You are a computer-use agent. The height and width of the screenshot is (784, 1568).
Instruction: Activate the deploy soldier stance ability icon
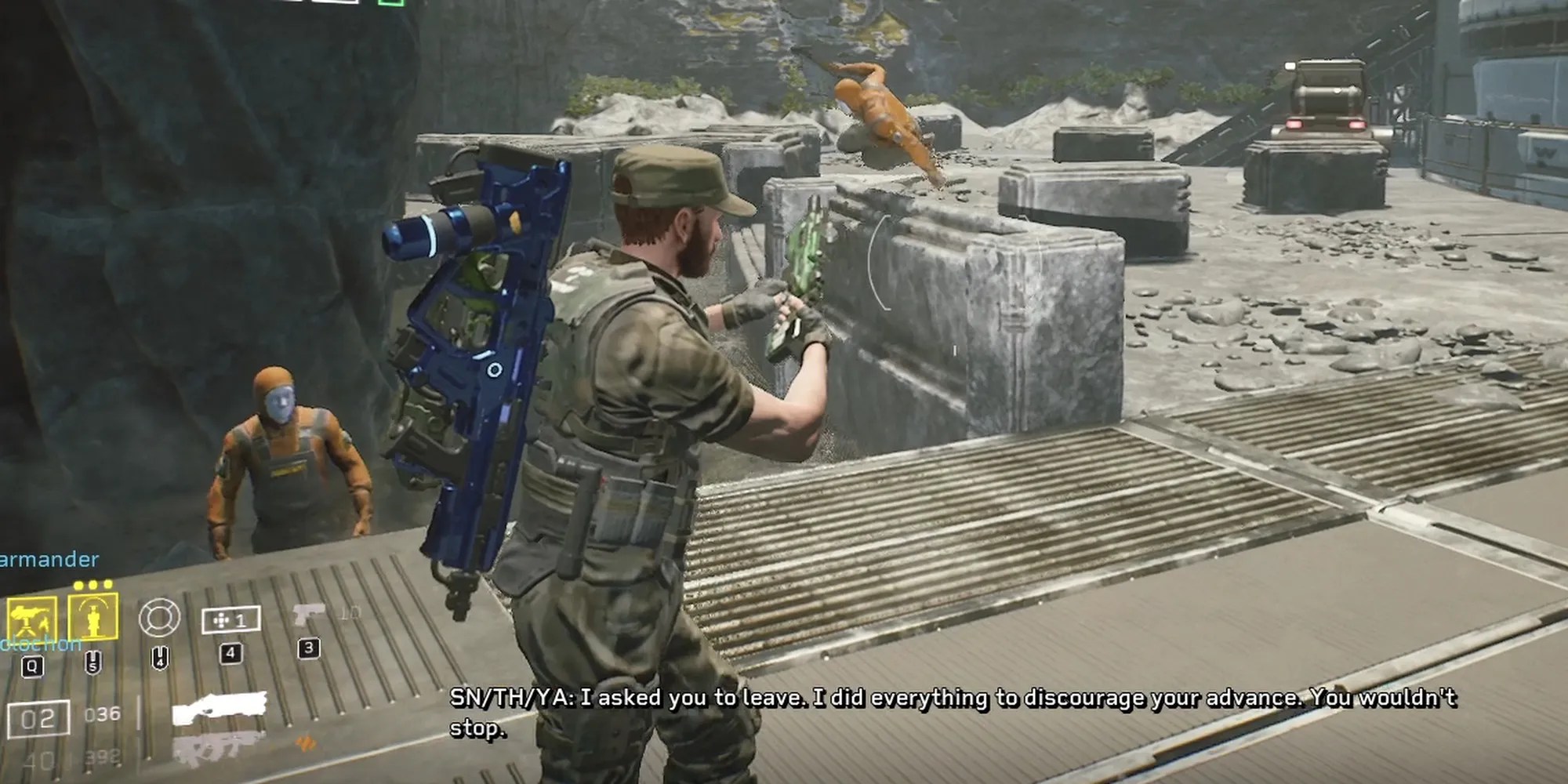click(x=94, y=617)
